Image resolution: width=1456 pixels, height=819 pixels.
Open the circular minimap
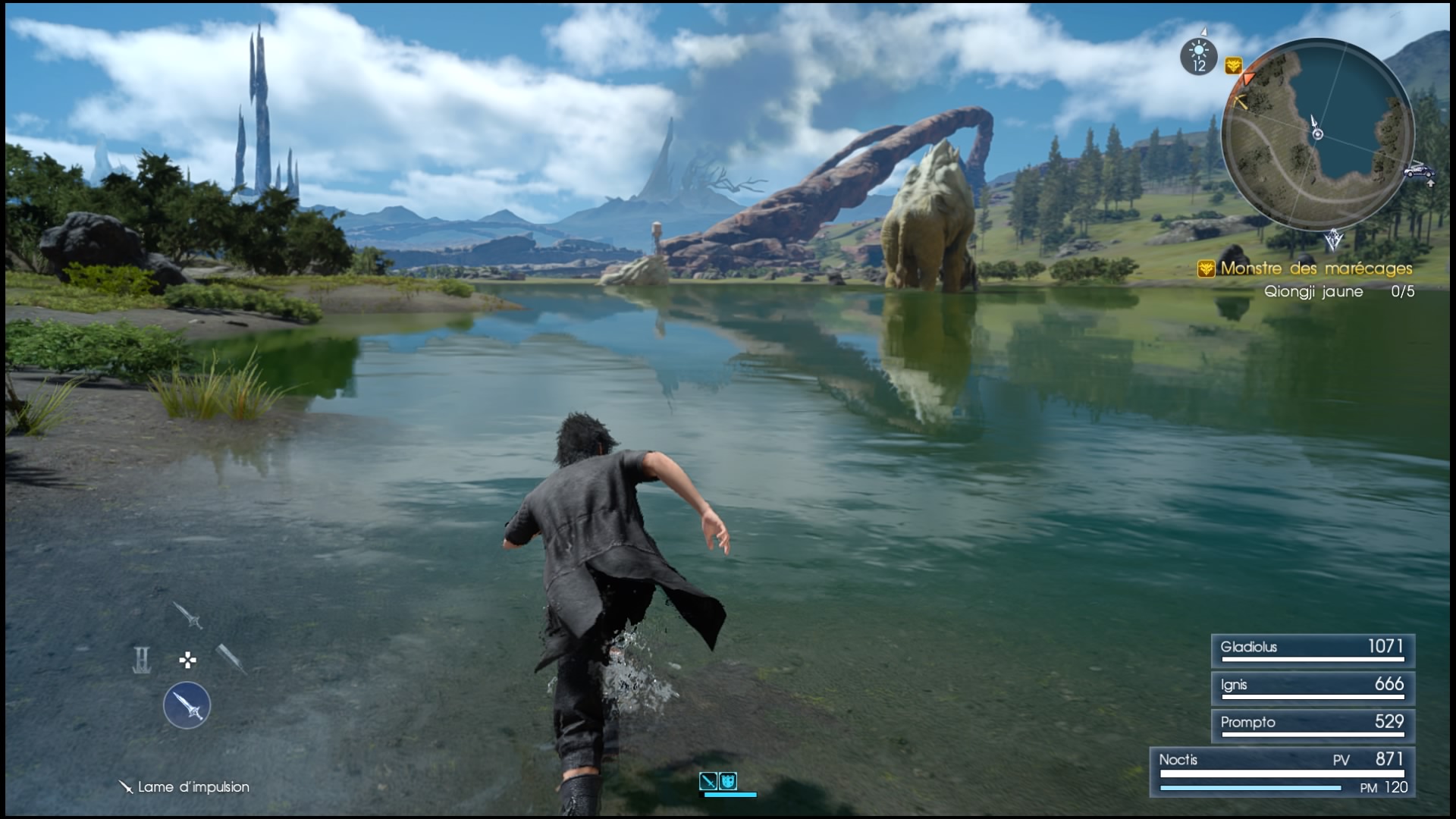click(1318, 134)
